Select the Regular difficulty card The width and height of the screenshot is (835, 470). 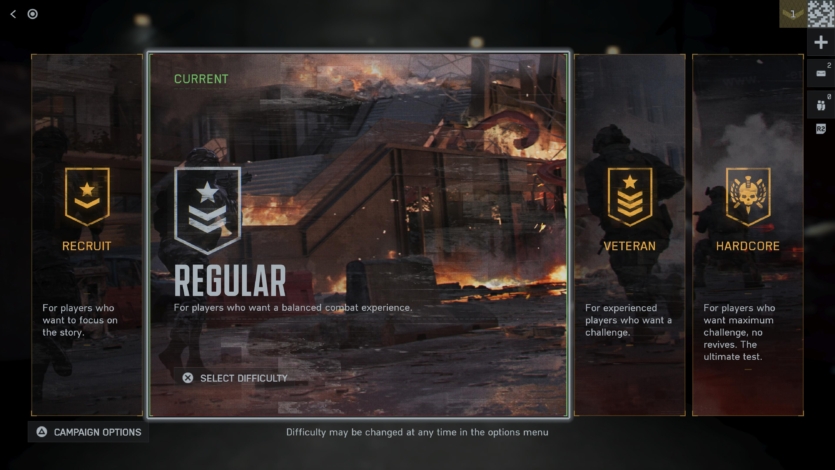358,235
